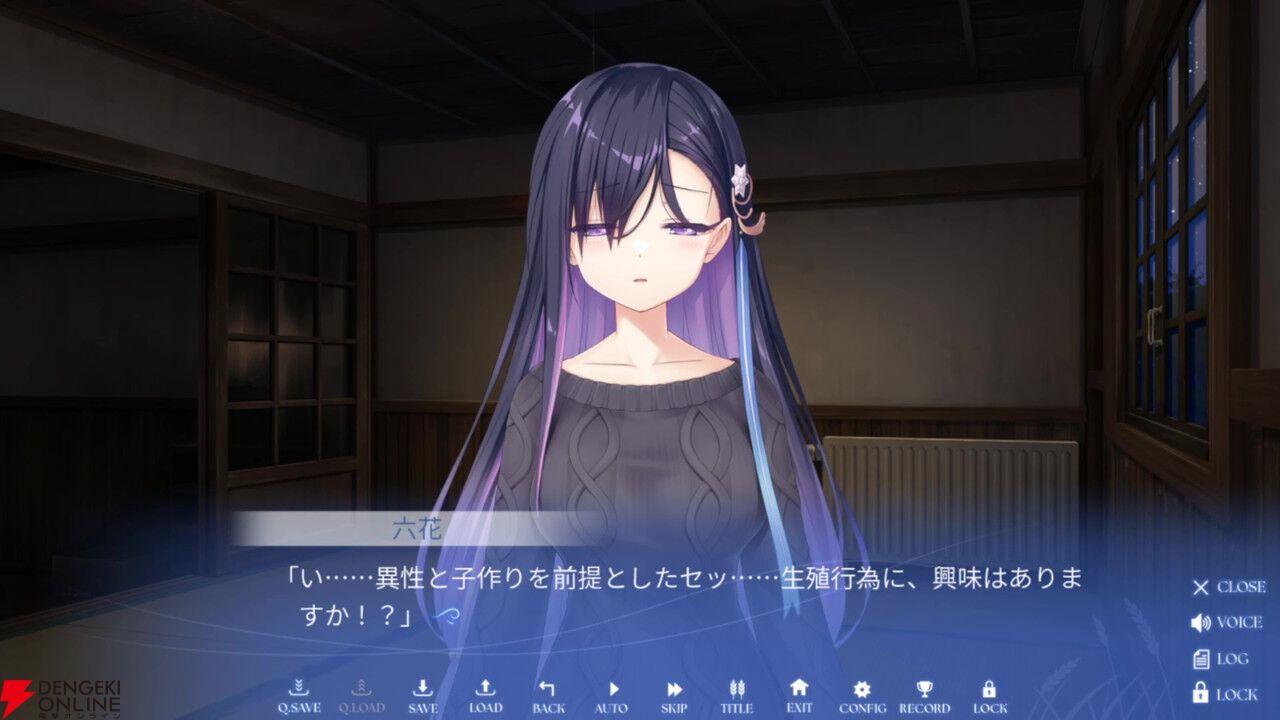The image size is (1280, 720).
Task: Rewind dialogue with the BACK icon
Action: coord(547,693)
